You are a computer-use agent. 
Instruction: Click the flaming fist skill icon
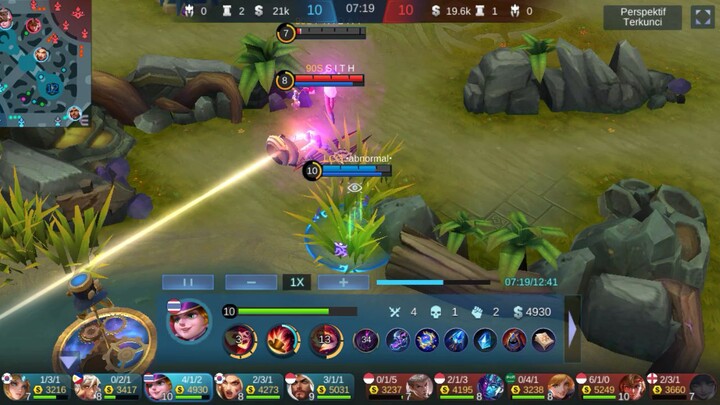click(x=282, y=340)
